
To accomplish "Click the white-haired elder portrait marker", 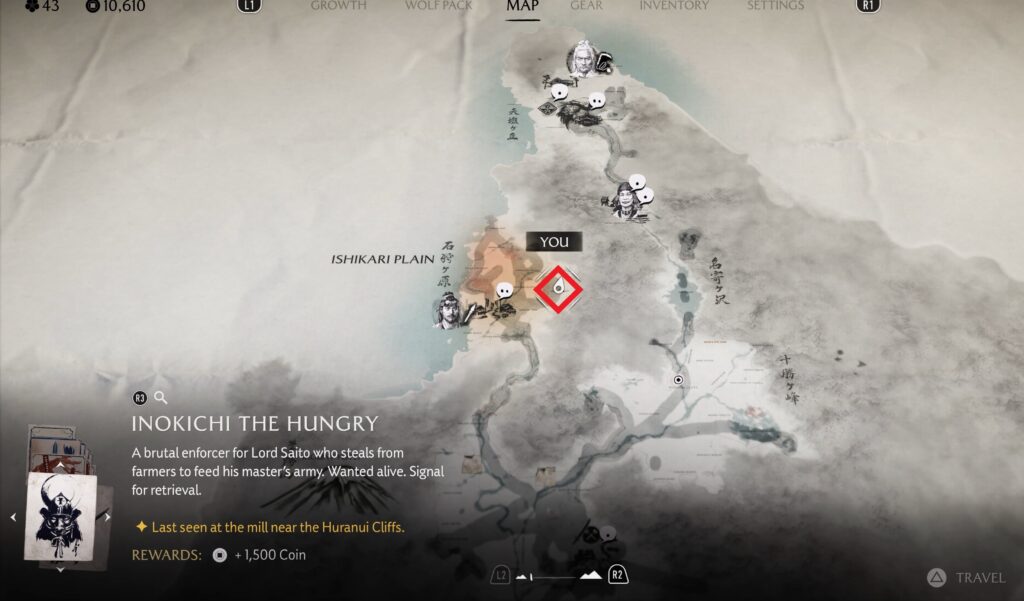I will click(x=581, y=59).
